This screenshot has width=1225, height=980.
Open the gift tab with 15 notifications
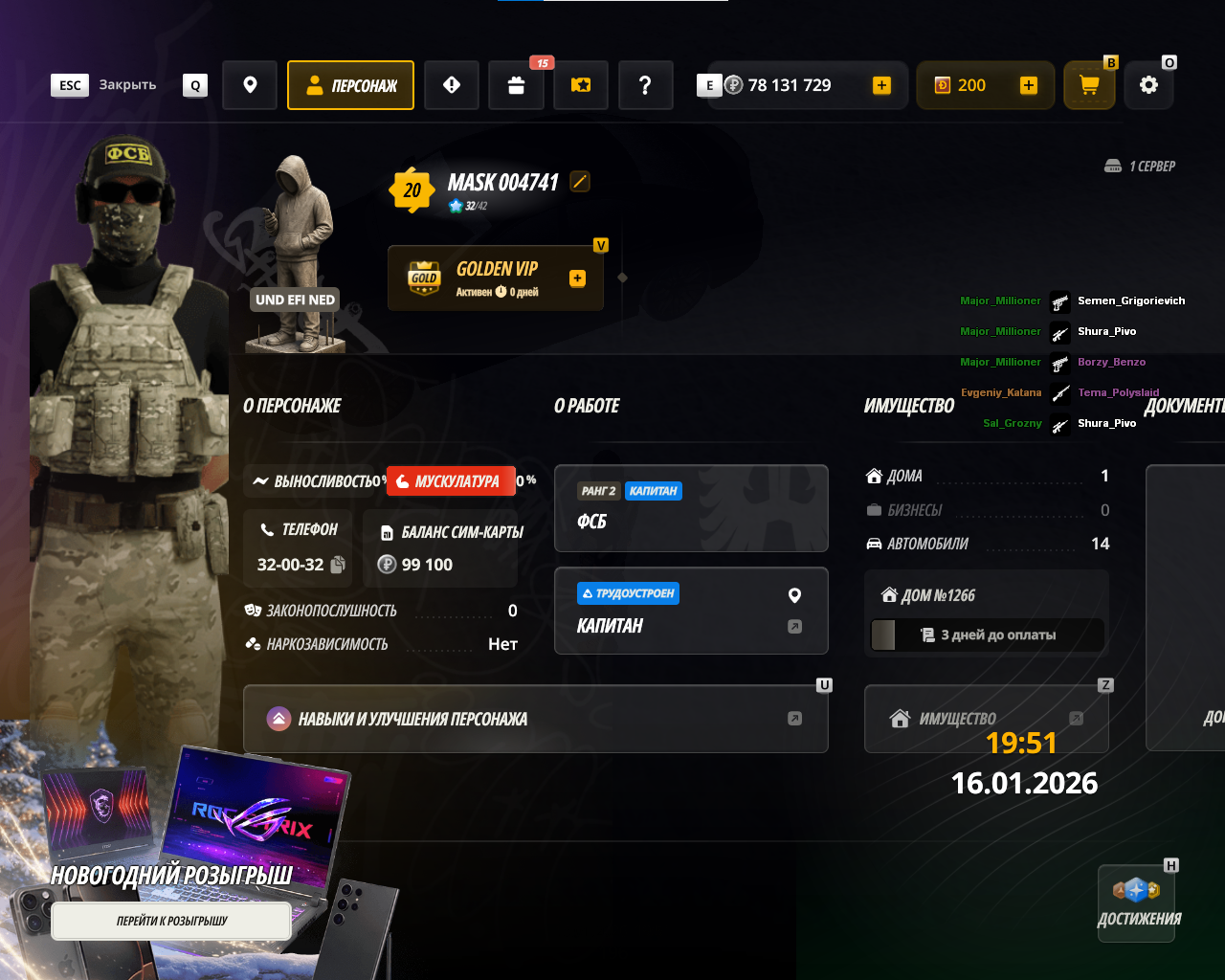click(516, 85)
